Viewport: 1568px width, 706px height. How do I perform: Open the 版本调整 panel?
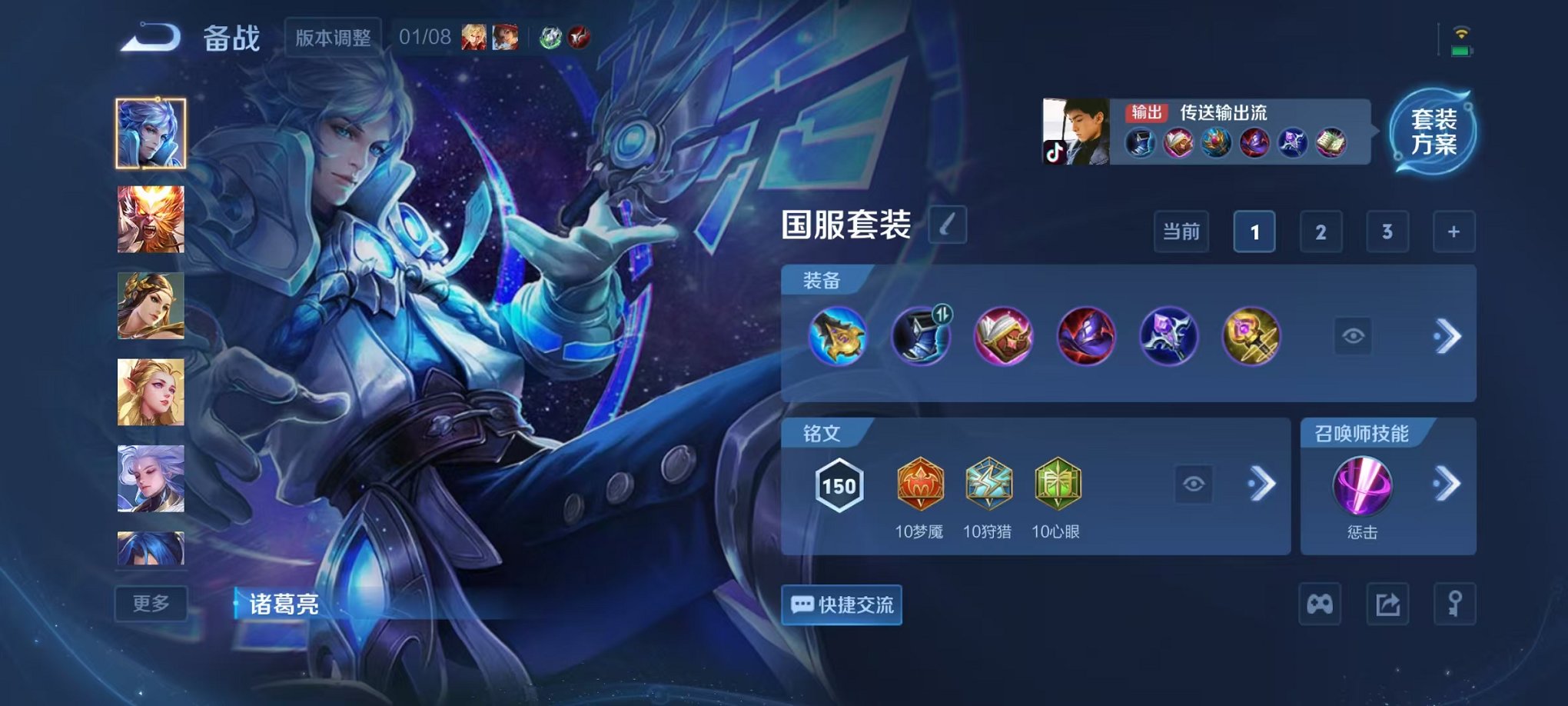(331, 37)
